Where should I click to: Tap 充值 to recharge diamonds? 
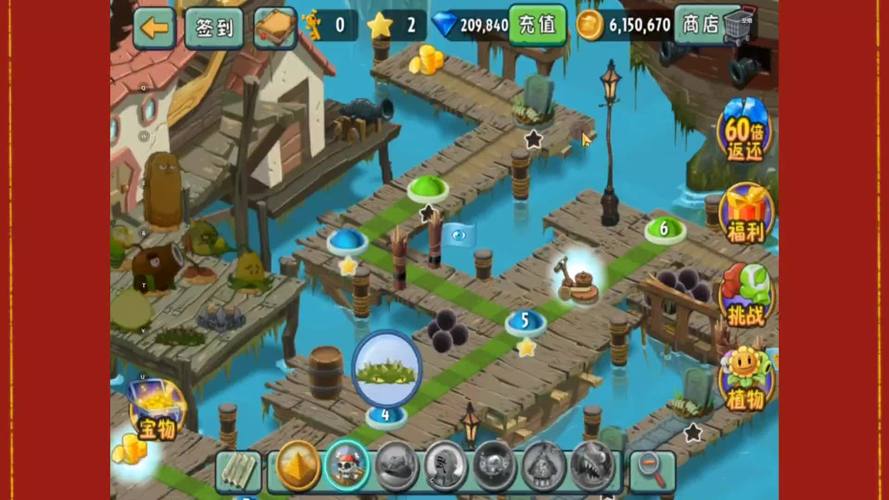537,25
